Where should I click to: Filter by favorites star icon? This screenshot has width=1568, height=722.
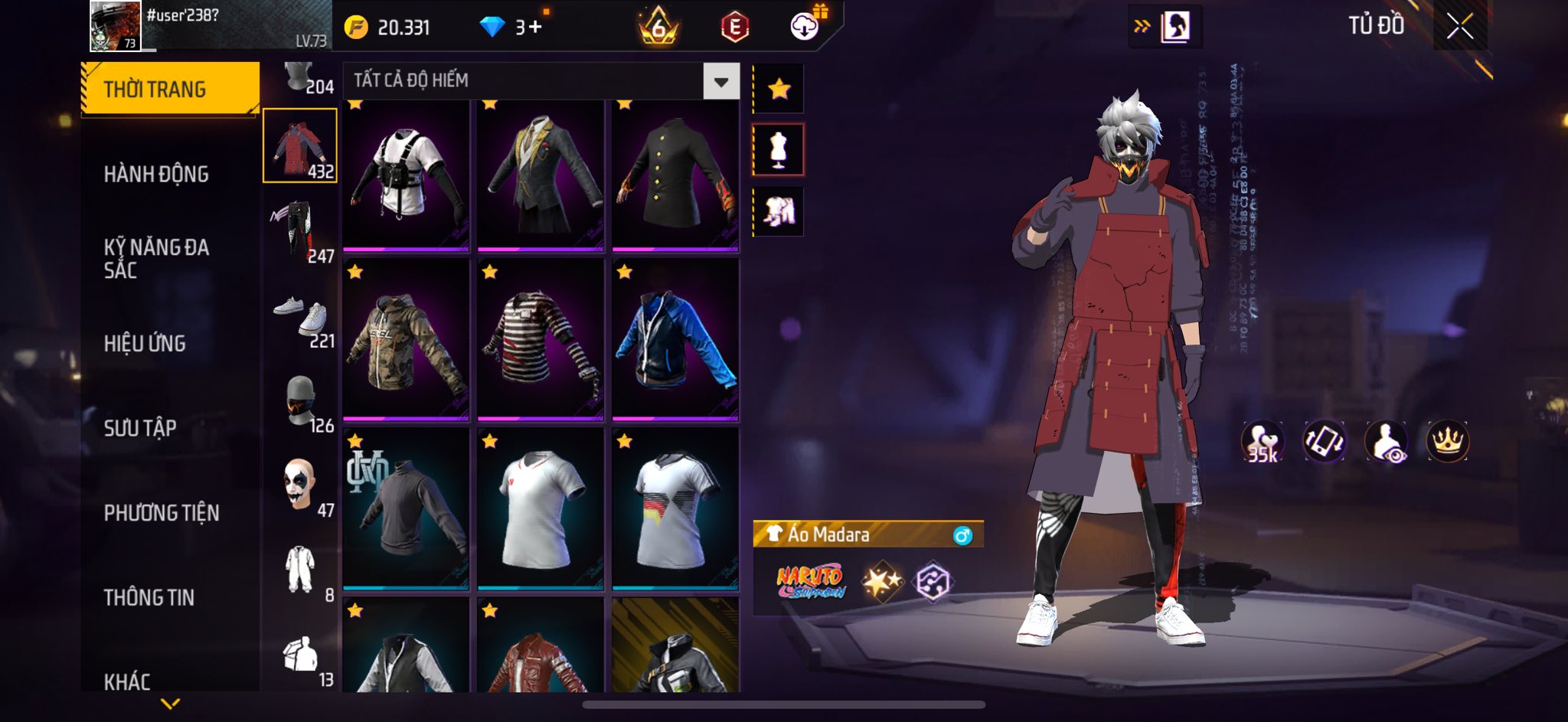pos(779,90)
